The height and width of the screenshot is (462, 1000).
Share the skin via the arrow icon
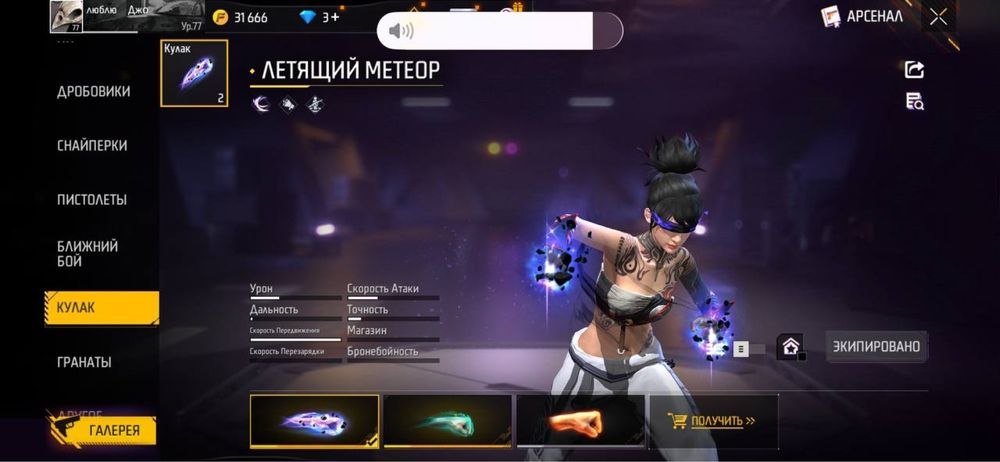pyautogui.click(x=914, y=69)
